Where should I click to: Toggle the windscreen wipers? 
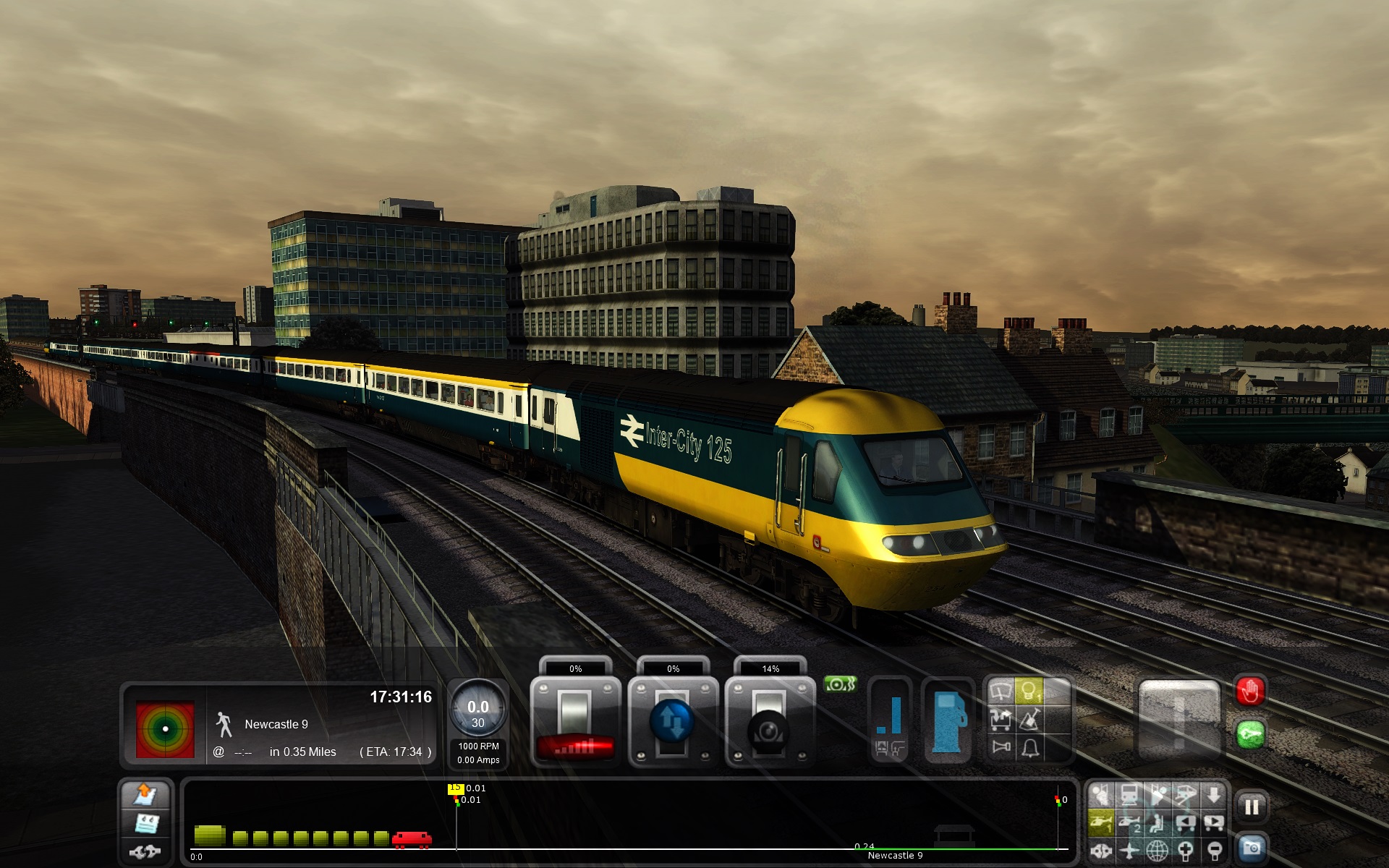(1001, 692)
